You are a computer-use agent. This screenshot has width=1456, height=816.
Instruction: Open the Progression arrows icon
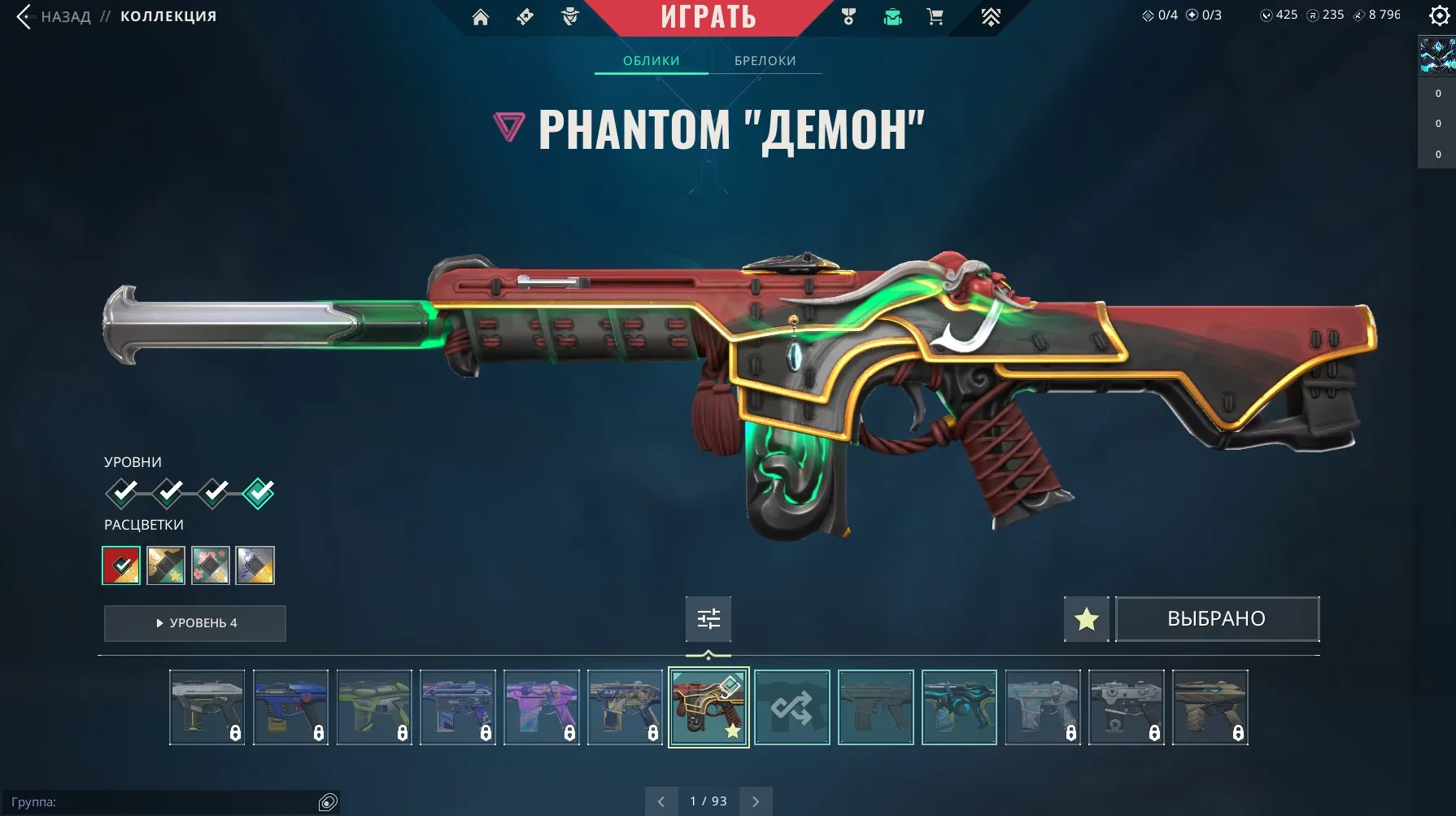click(x=992, y=16)
